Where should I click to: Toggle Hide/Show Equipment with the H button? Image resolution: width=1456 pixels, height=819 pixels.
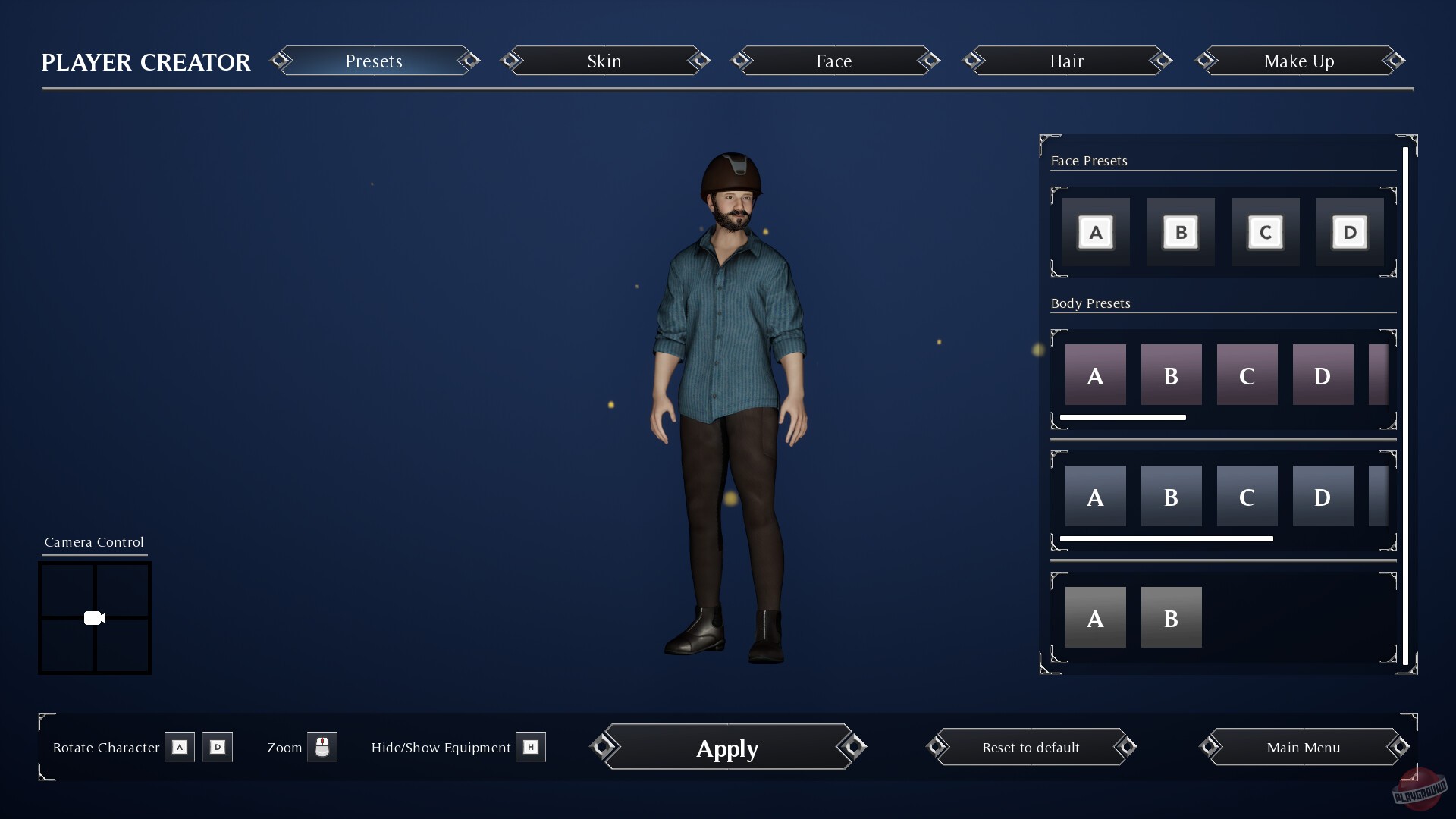pyautogui.click(x=531, y=747)
